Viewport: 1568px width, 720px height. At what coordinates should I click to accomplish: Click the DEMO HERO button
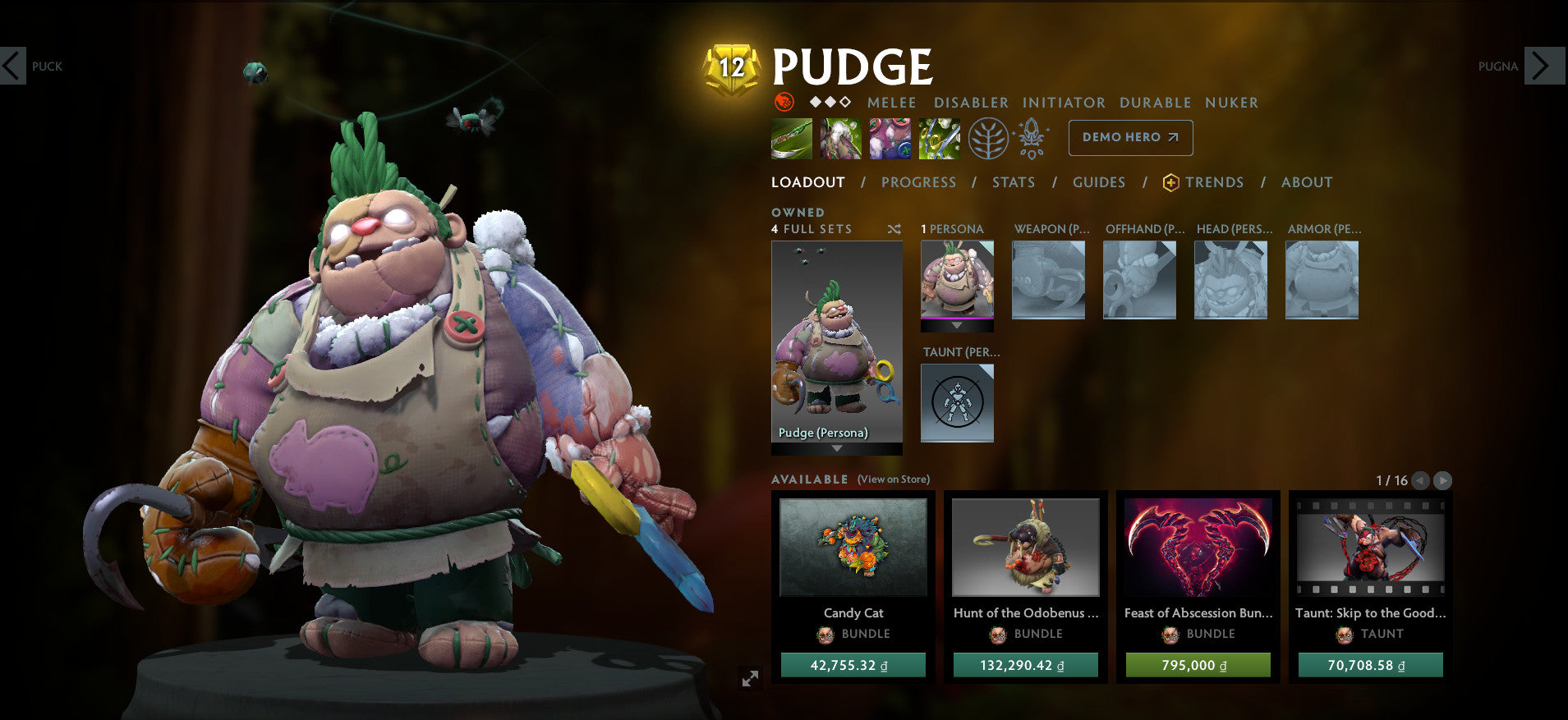(1130, 138)
